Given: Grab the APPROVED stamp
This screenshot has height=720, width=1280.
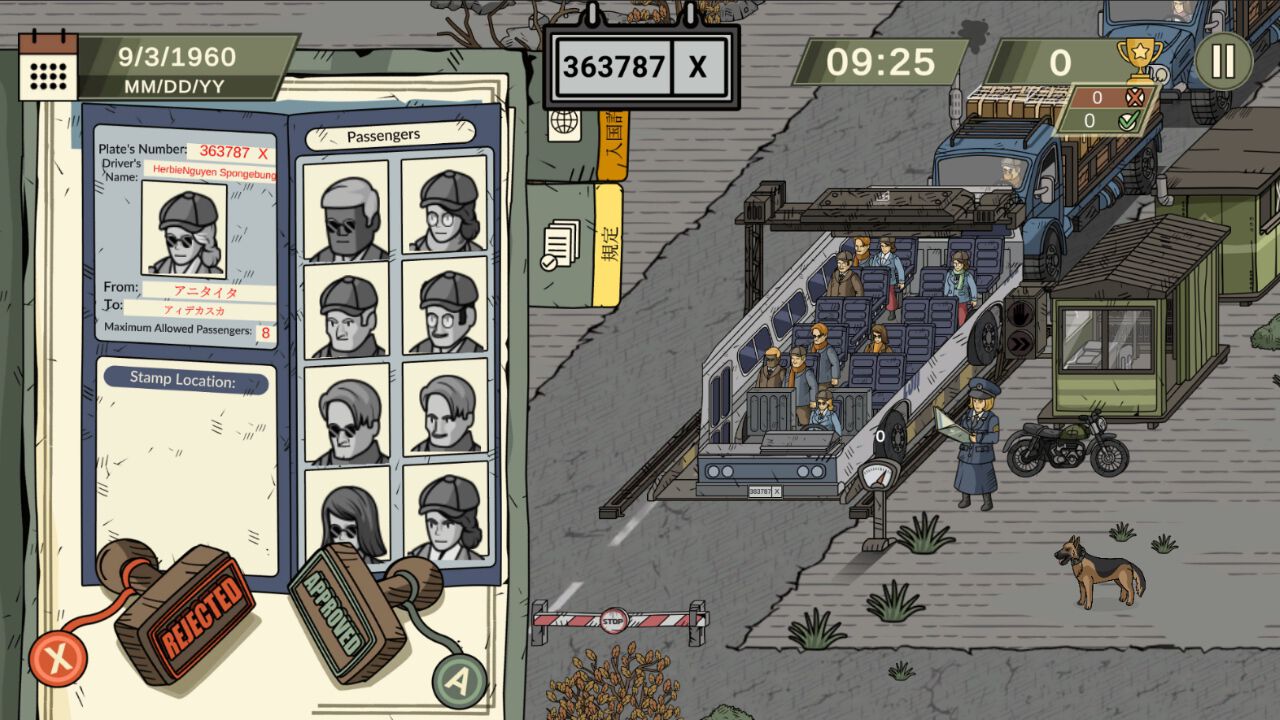Looking at the screenshot, I should coord(338,611).
